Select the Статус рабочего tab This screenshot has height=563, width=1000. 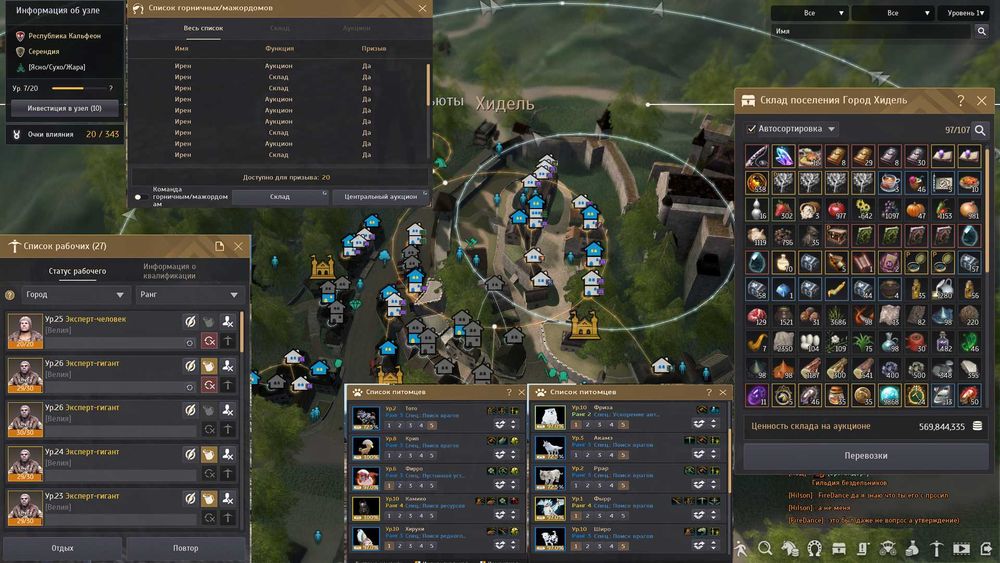77,271
